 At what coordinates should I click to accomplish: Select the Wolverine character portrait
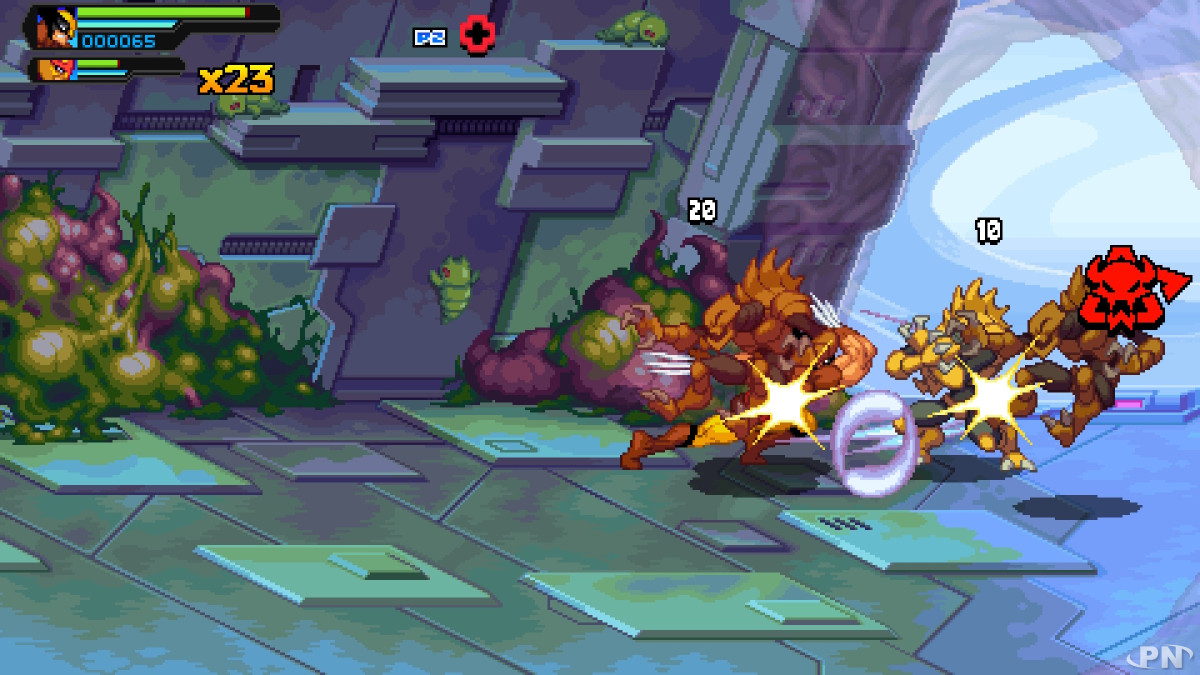52,27
